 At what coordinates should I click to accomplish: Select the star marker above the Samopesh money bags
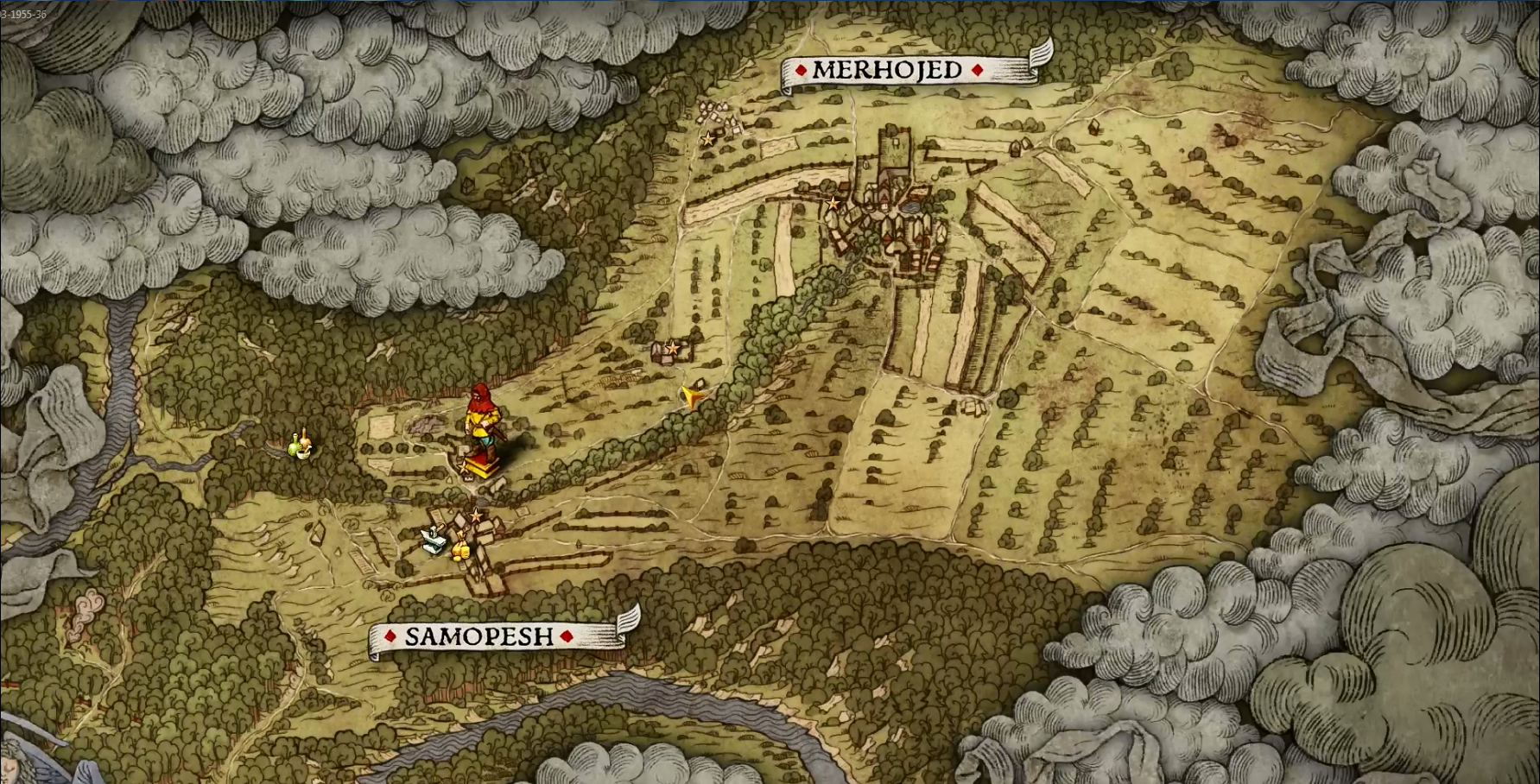coord(475,516)
